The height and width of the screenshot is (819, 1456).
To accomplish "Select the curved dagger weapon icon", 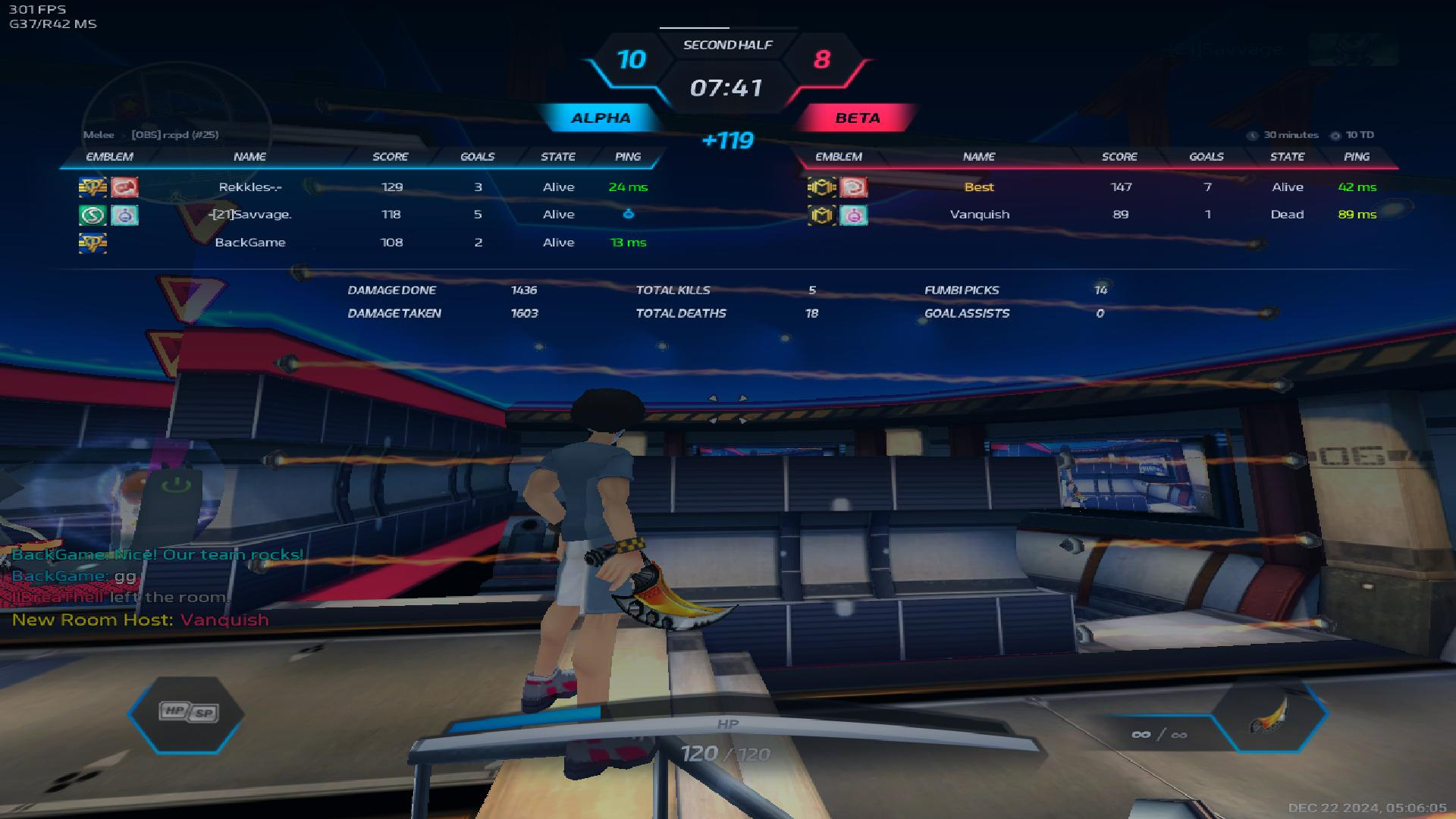I will click(x=1269, y=715).
